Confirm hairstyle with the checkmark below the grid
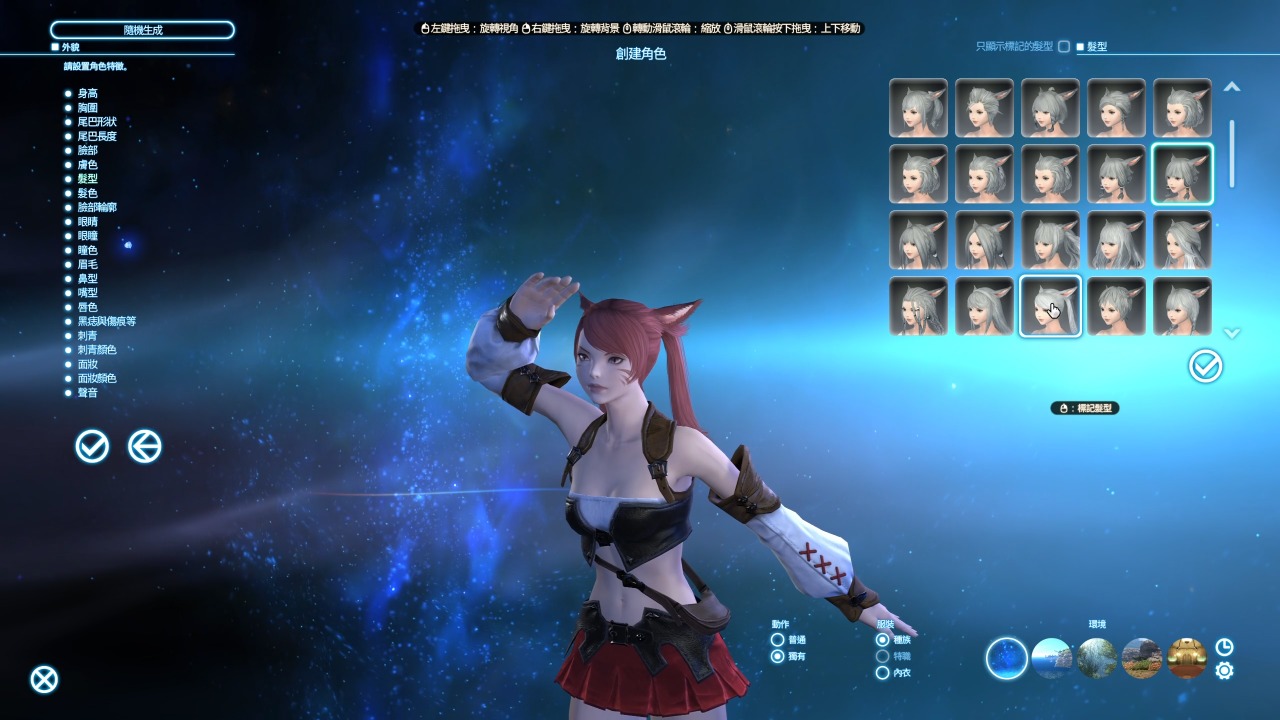This screenshot has height=720, width=1280. click(x=1205, y=366)
